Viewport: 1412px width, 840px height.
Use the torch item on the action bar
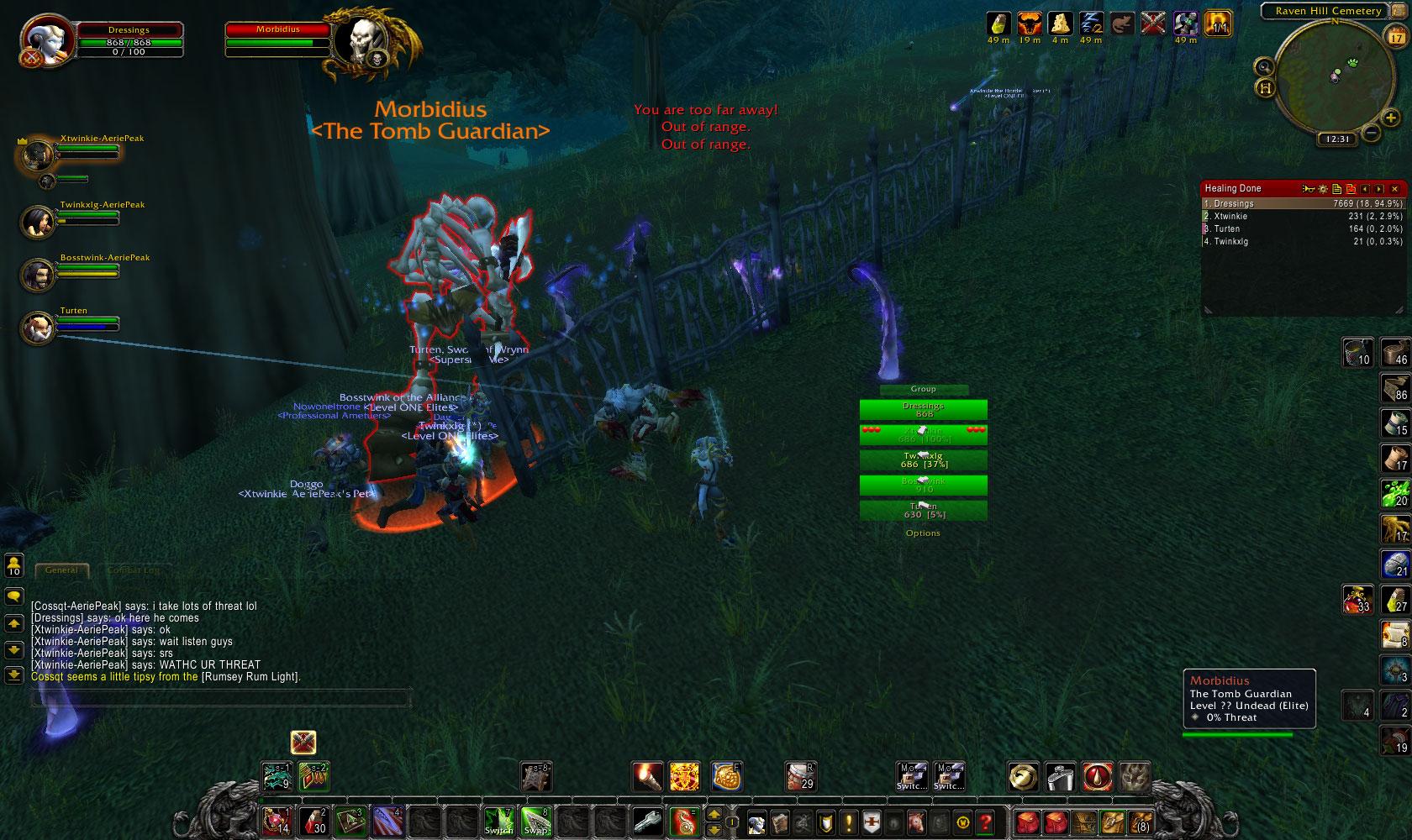(x=647, y=776)
